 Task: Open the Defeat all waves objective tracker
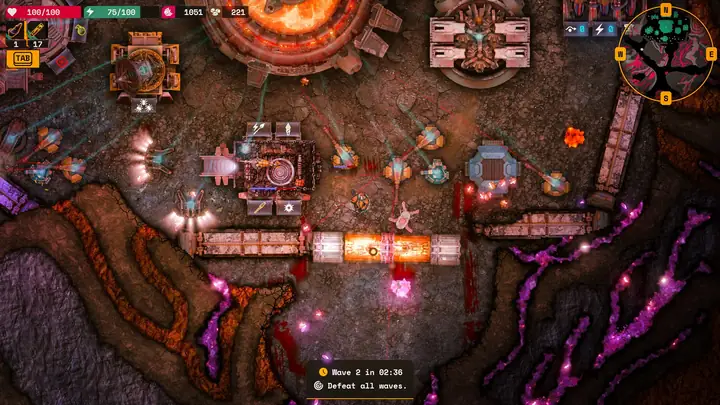click(x=359, y=385)
